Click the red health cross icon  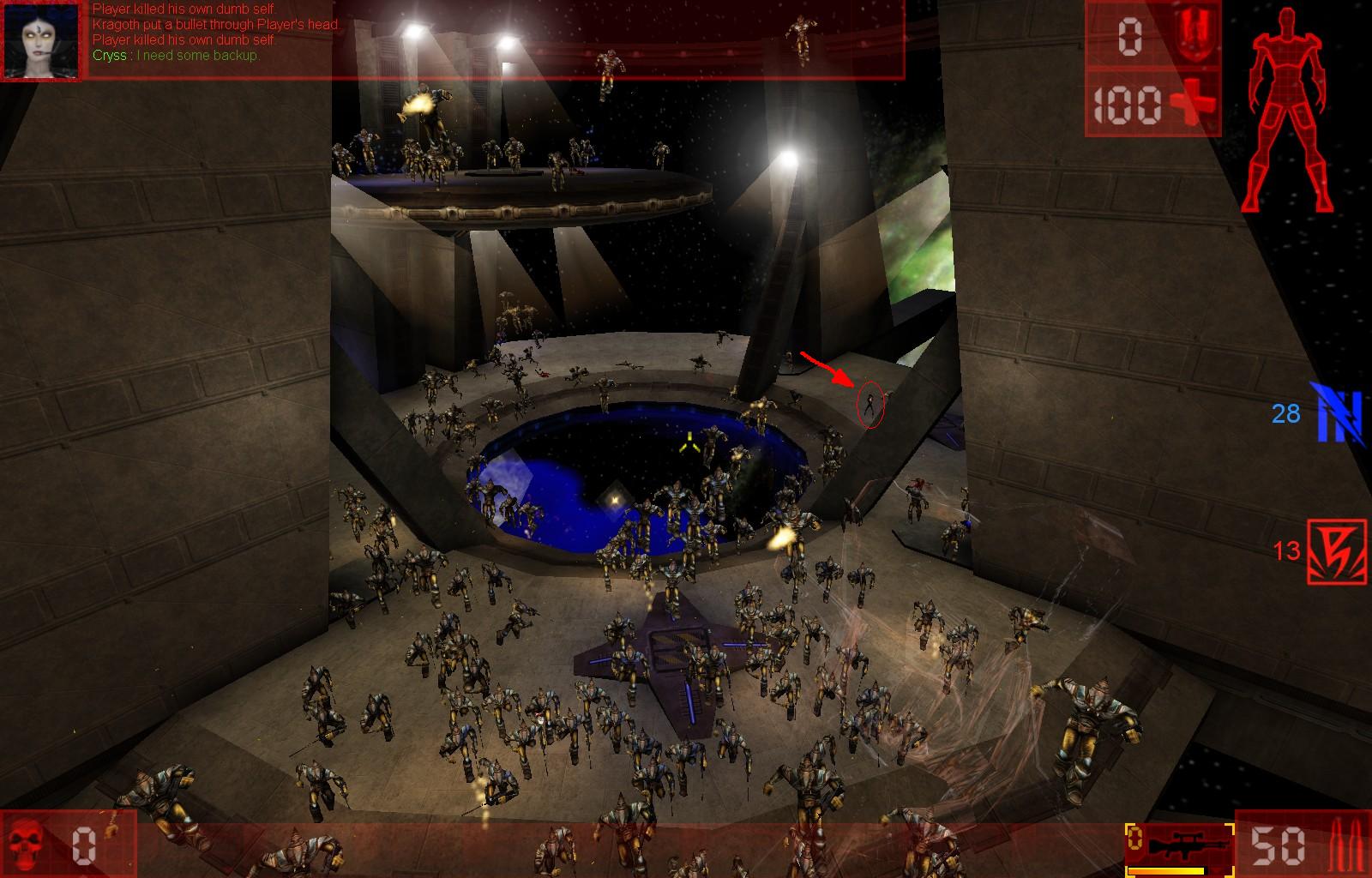click(x=1192, y=104)
